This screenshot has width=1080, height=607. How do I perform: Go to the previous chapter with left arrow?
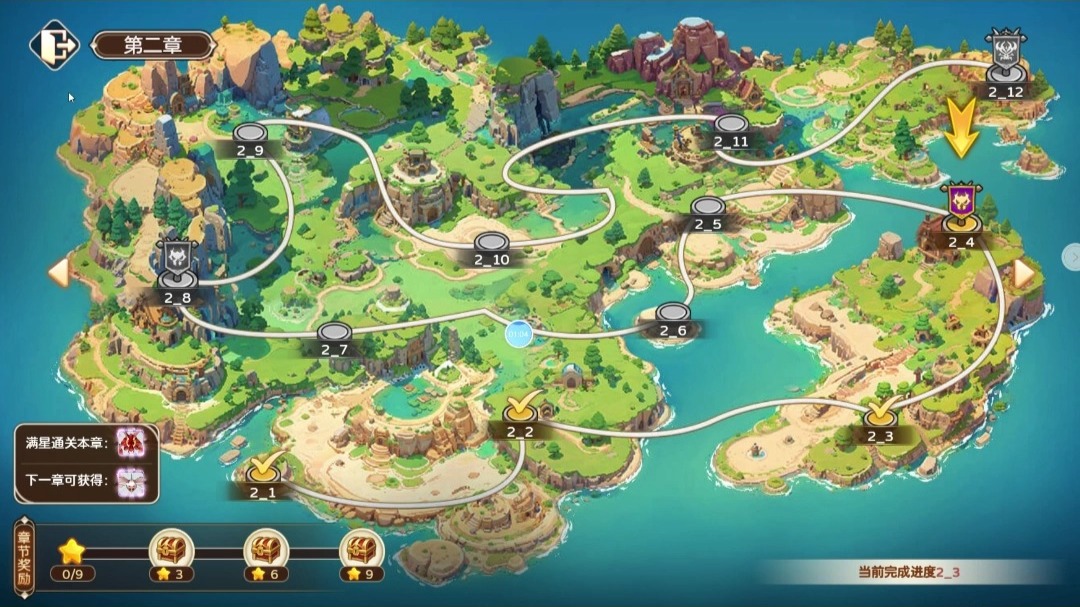point(59,272)
